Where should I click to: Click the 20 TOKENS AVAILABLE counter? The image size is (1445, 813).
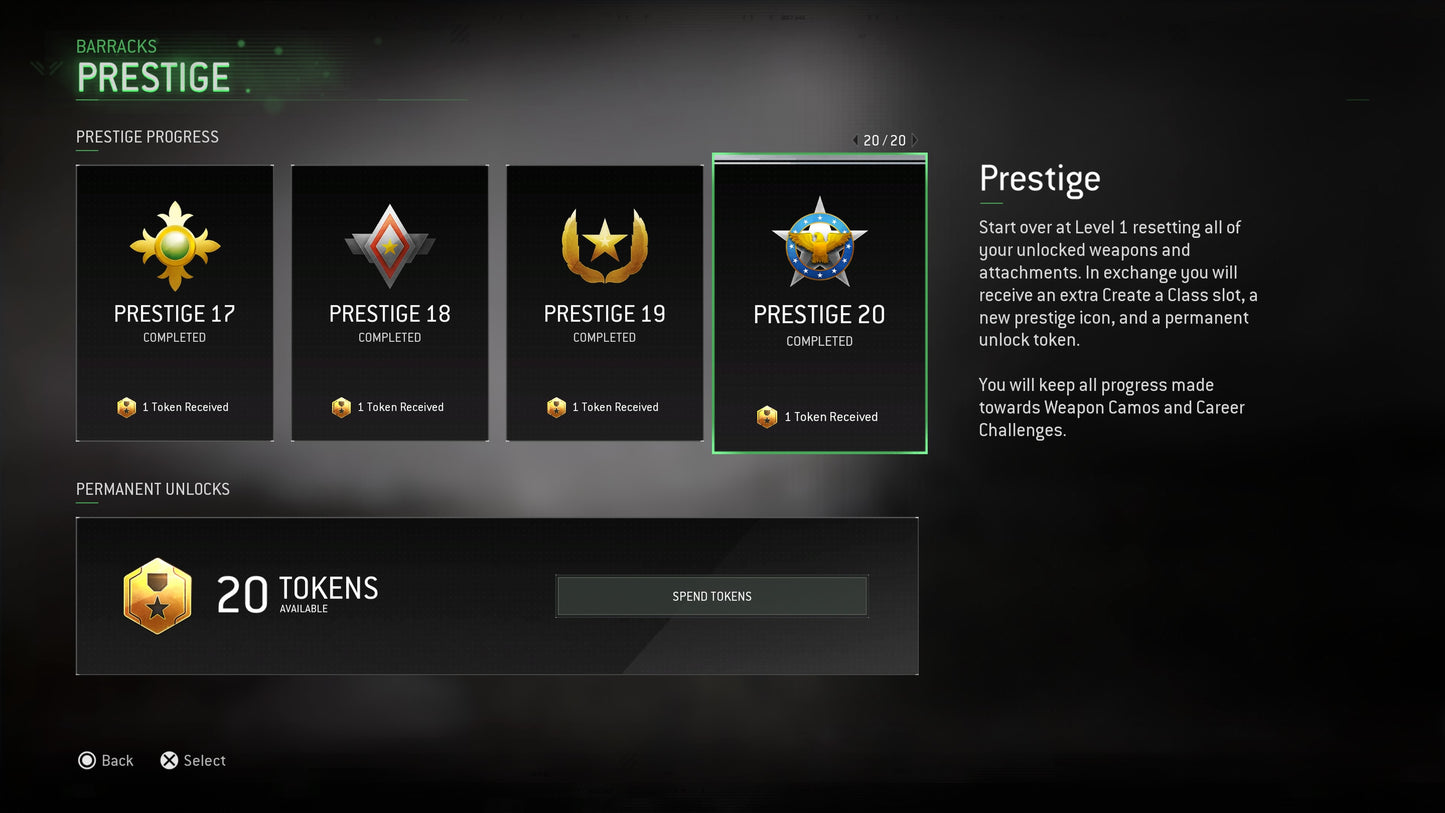pos(297,592)
